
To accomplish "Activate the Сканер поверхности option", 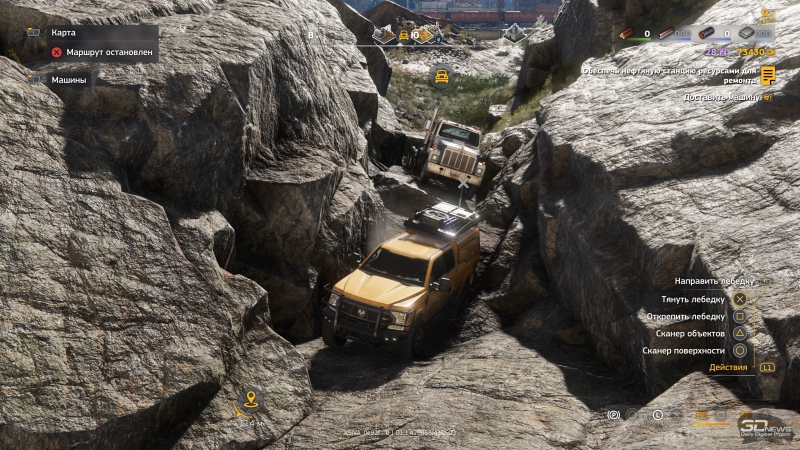I will click(690, 351).
